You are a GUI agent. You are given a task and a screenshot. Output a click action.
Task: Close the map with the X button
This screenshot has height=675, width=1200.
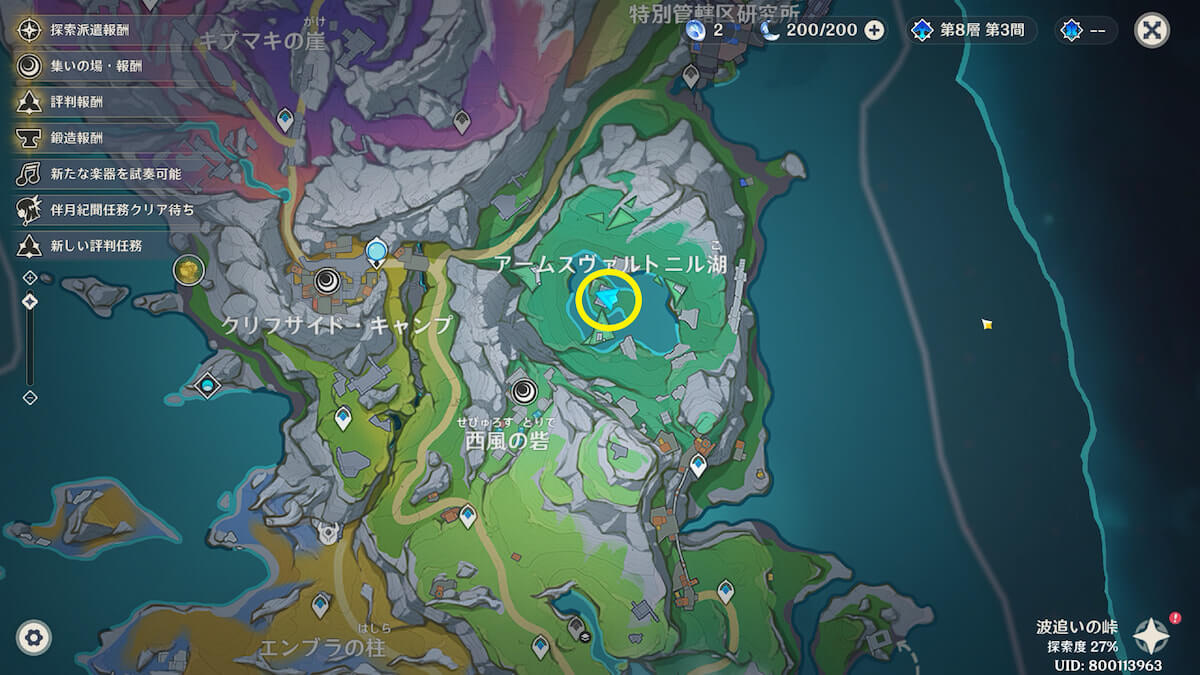pos(1152,30)
